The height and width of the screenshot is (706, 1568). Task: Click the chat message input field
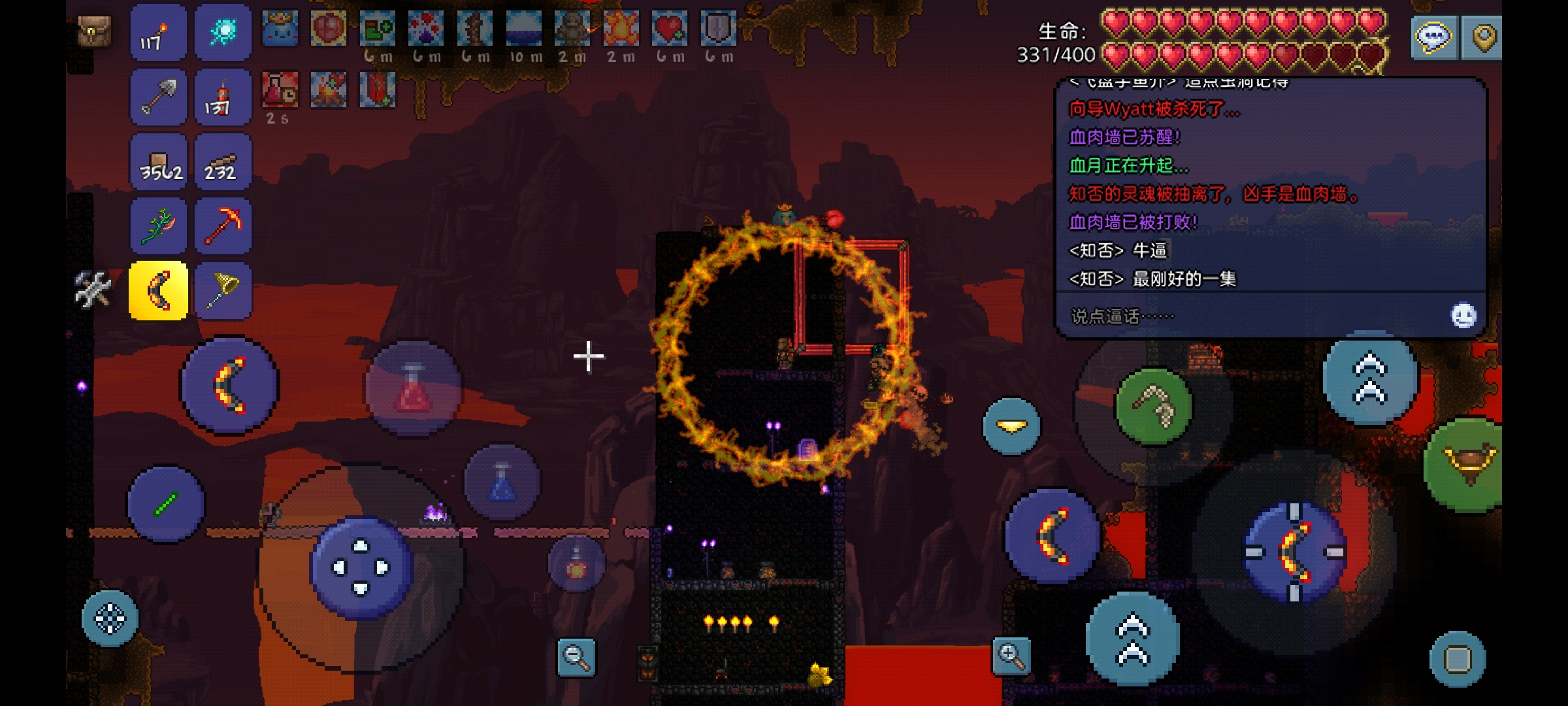pos(1241,316)
